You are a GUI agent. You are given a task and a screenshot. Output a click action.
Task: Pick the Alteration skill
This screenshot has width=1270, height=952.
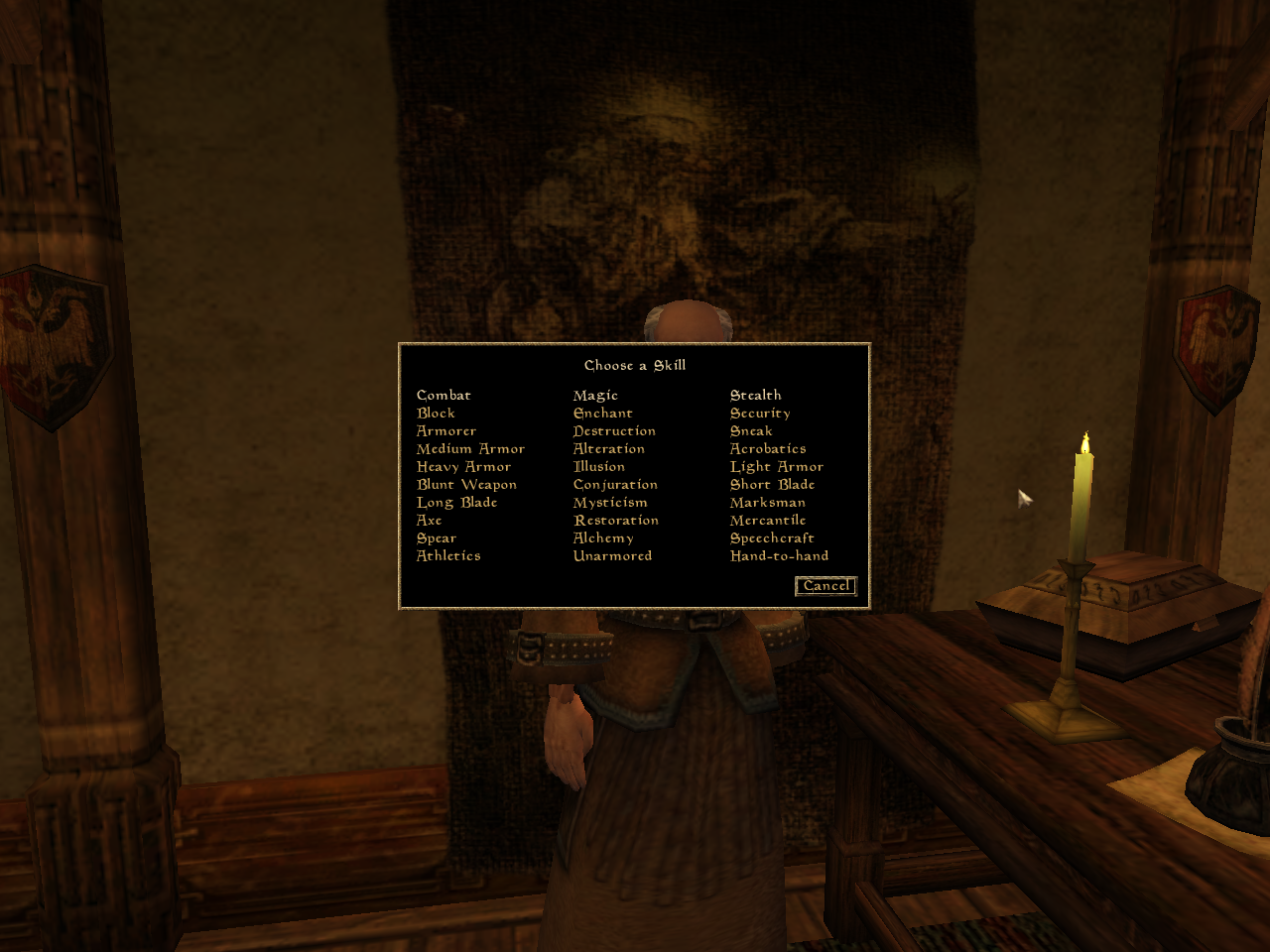point(608,448)
